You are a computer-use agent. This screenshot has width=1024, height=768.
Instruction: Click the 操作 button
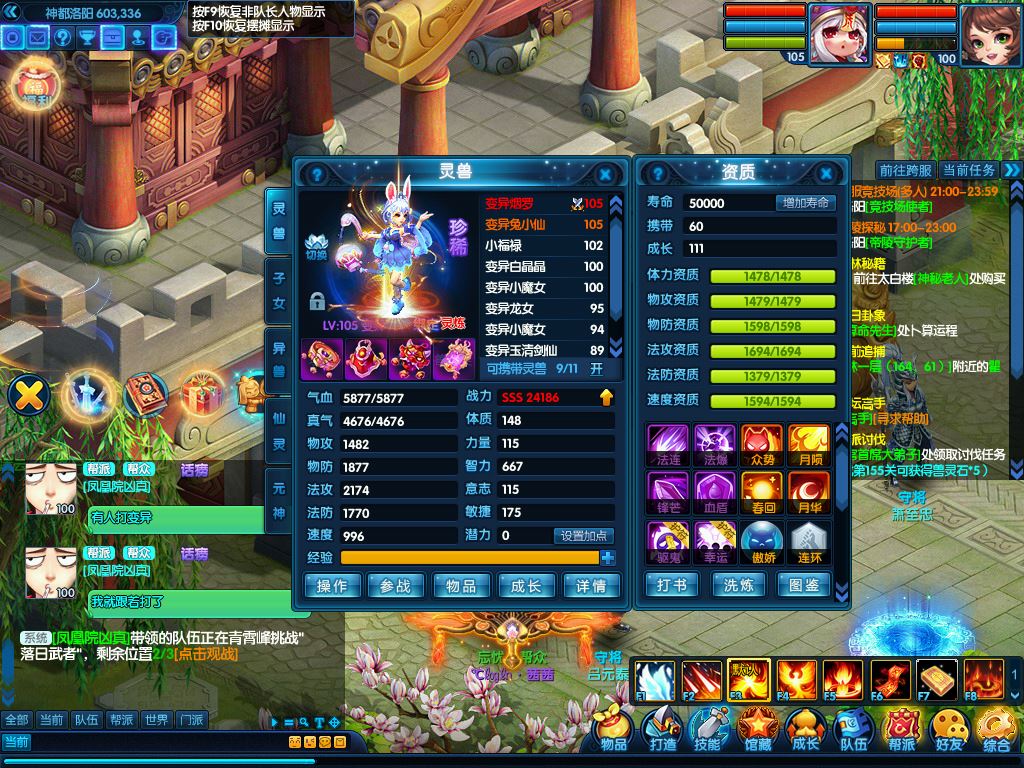coord(332,586)
